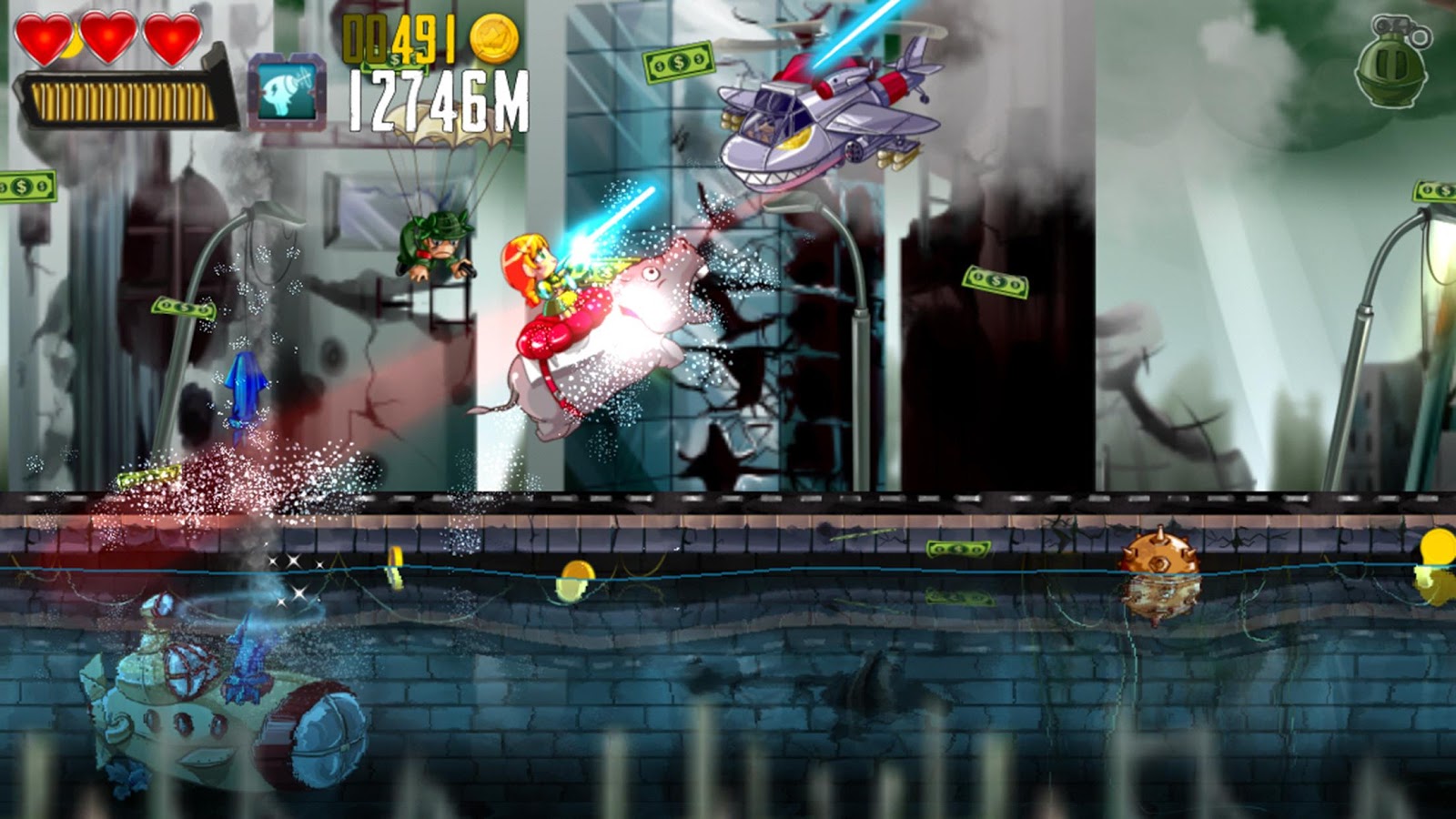Click the third red heart on HUD
The height and width of the screenshot is (819, 1456).
click(170, 38)
